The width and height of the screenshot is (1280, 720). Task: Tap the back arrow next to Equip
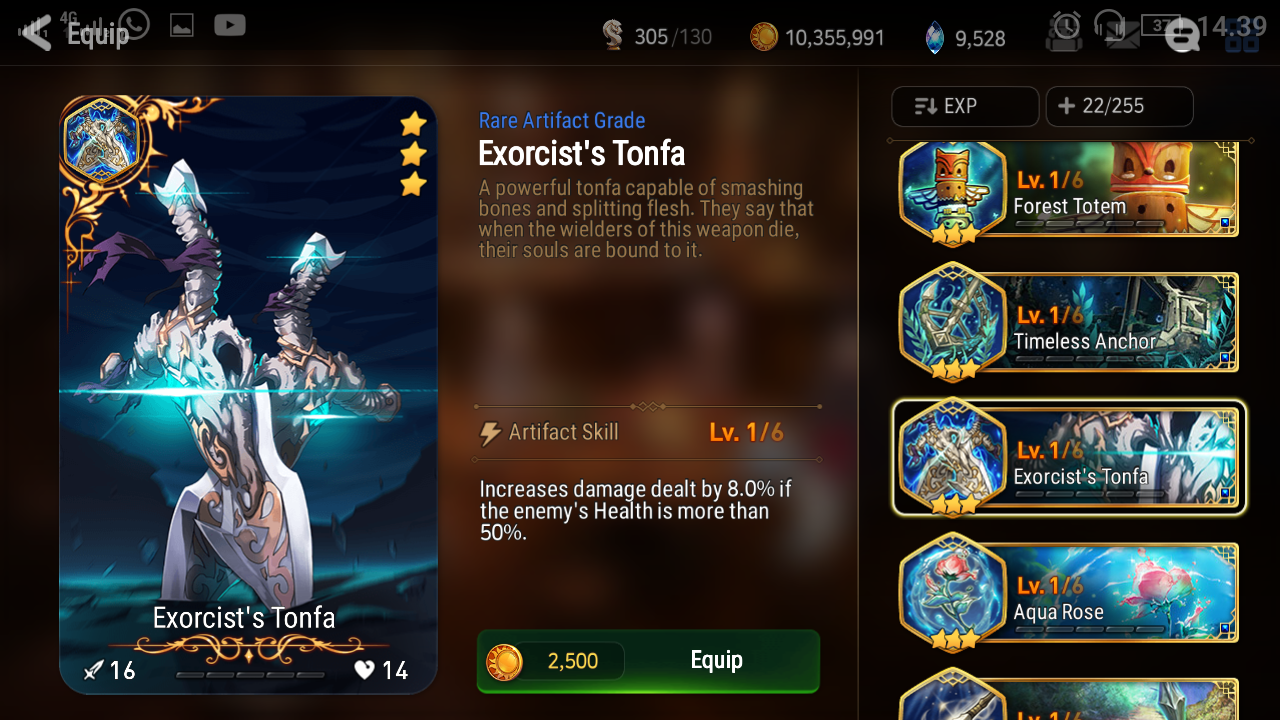point(33,32)
